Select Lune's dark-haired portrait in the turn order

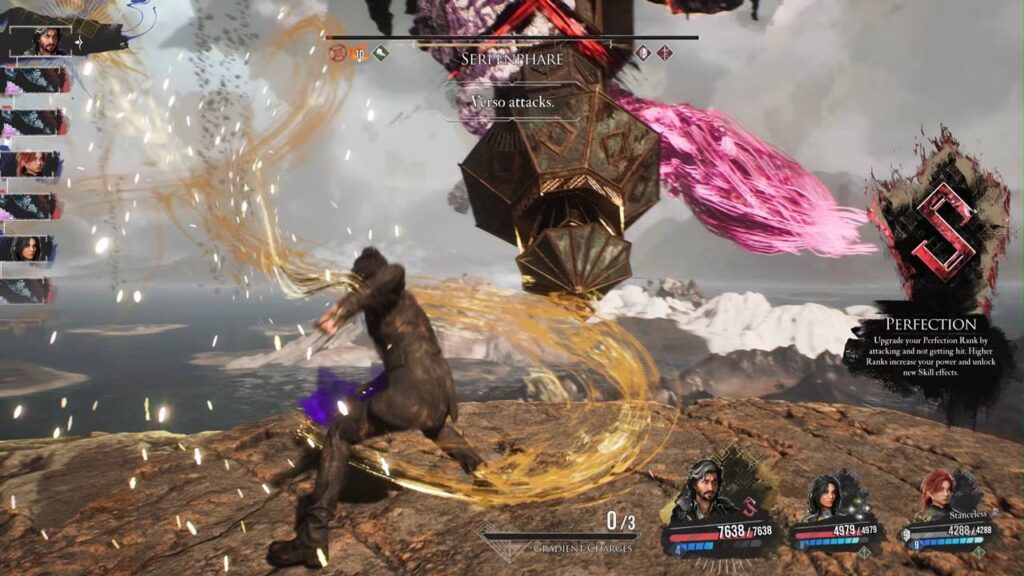[30, 249]
